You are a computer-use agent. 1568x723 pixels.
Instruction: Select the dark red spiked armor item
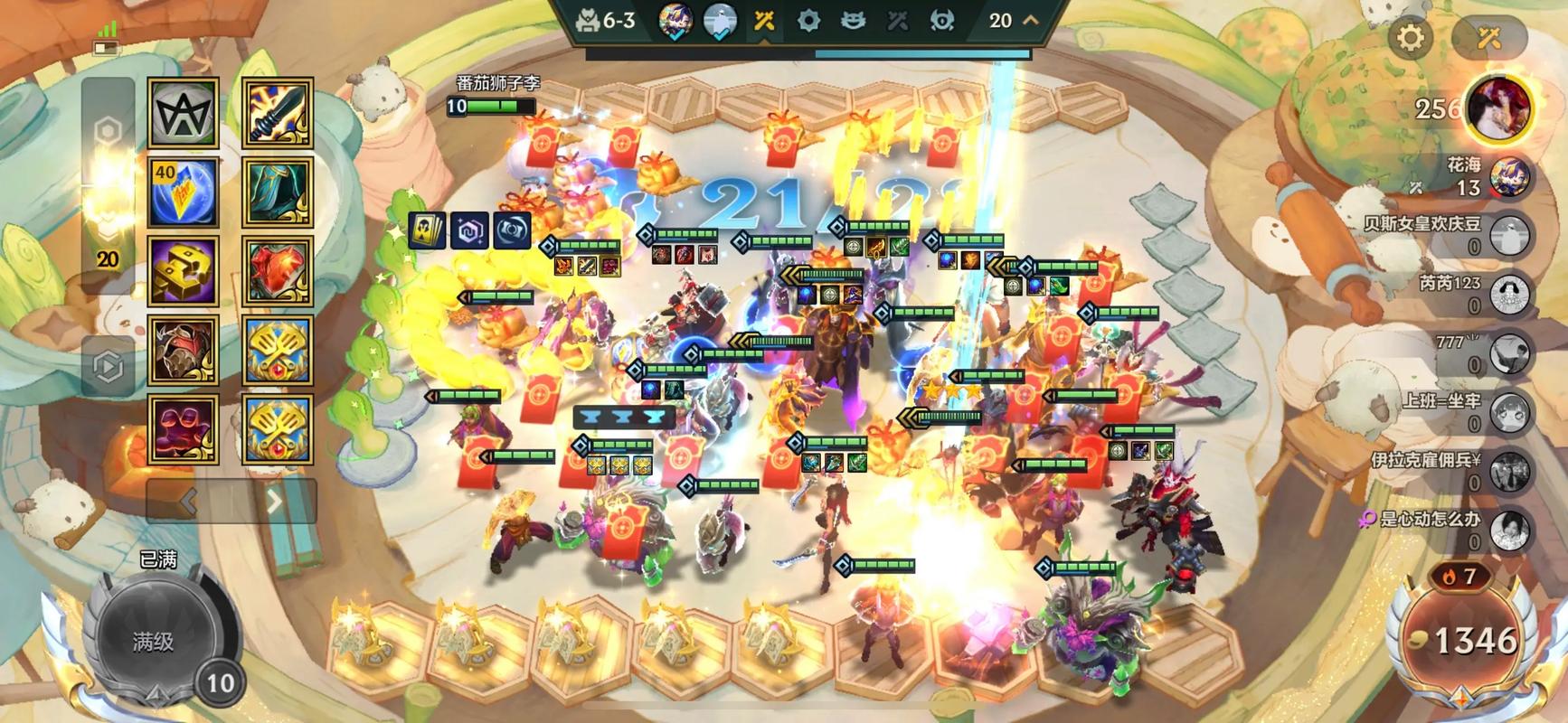pyautogui.click(x=184, y=351)
